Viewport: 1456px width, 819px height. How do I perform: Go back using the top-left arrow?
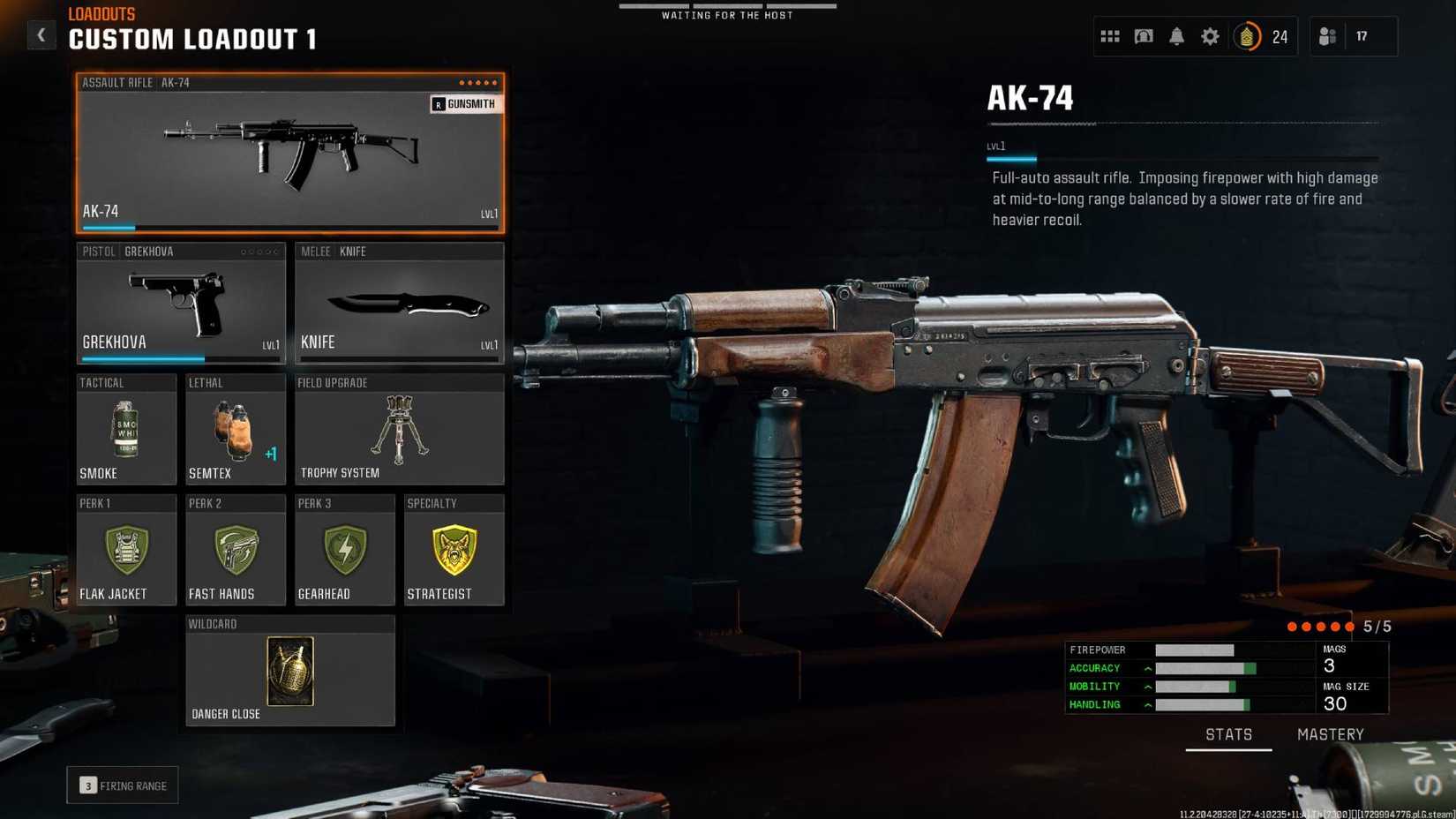click(41, 35)
